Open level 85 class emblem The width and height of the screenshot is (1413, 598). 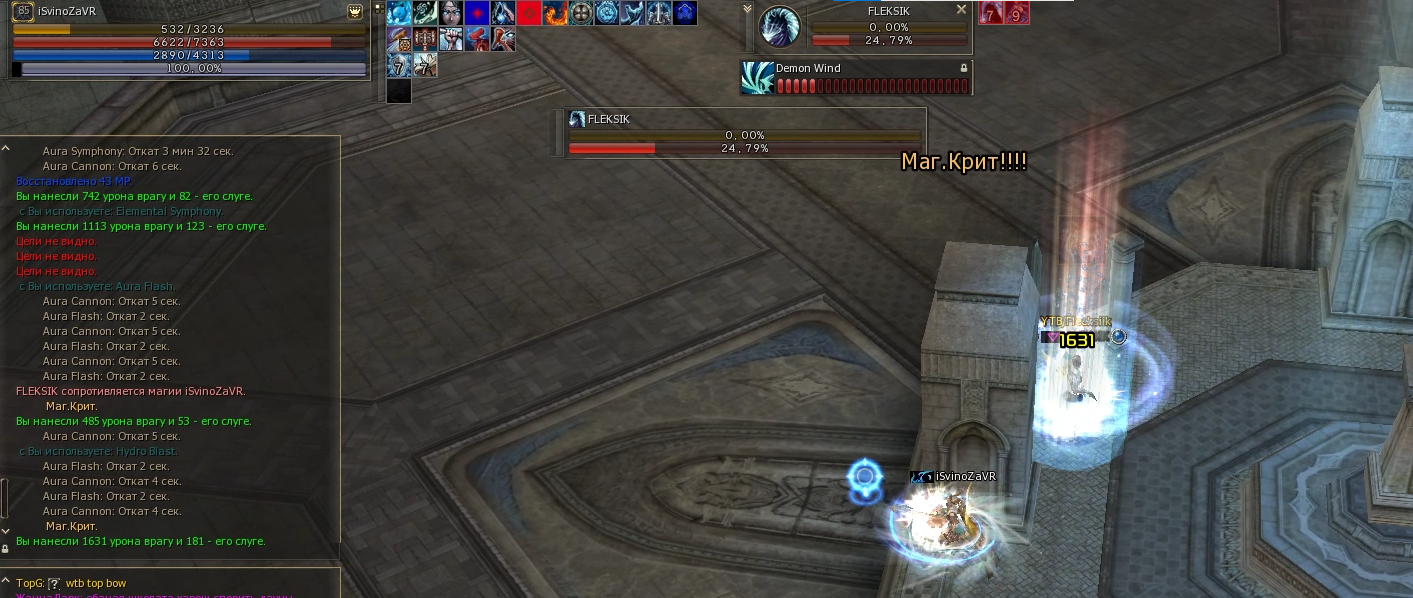(x=22, y=12)
